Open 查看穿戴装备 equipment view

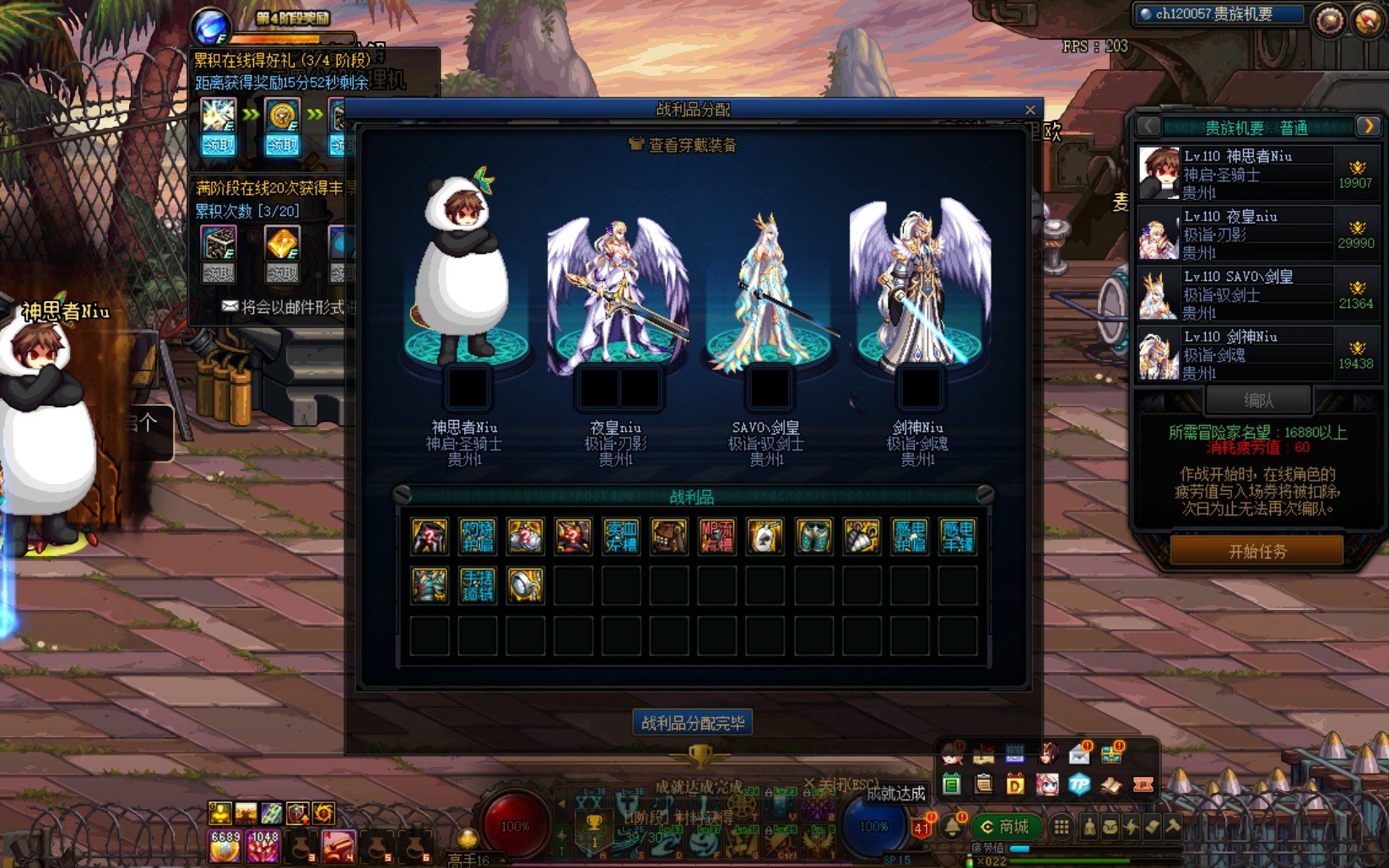(684, 145)
